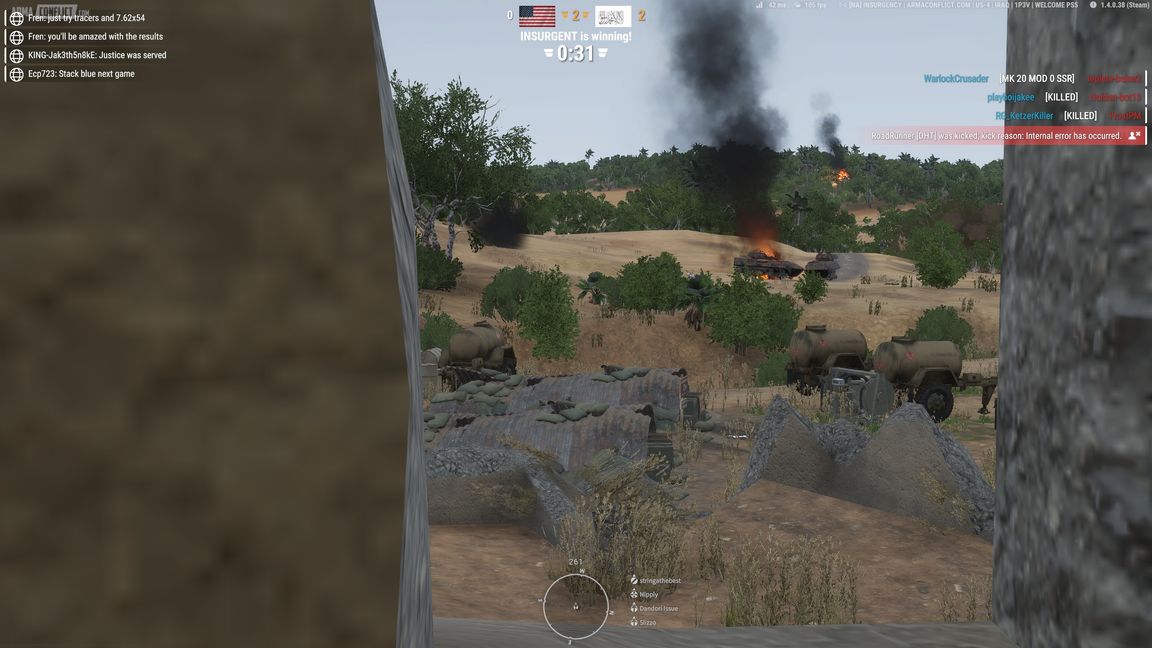
Task: Click the kicked-player icon on the notification
Action: (x=1134, y=136)
